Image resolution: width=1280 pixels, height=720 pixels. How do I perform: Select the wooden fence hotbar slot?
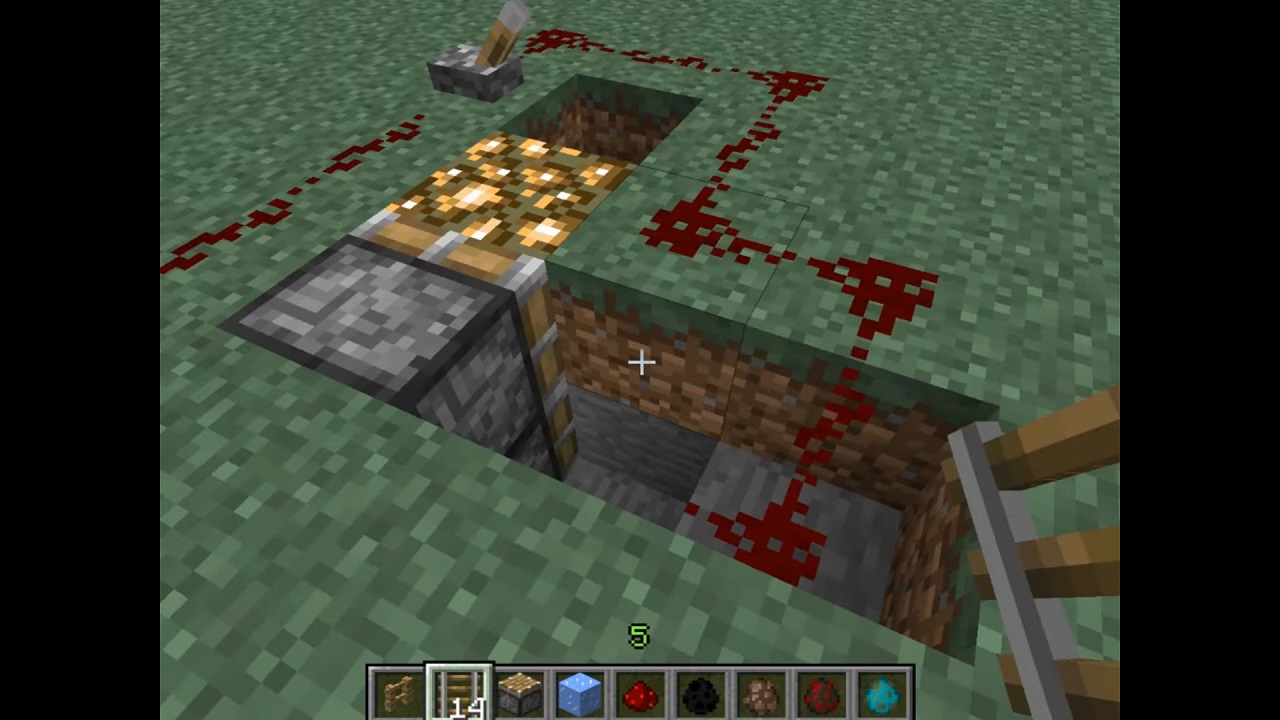click(398, 694)
